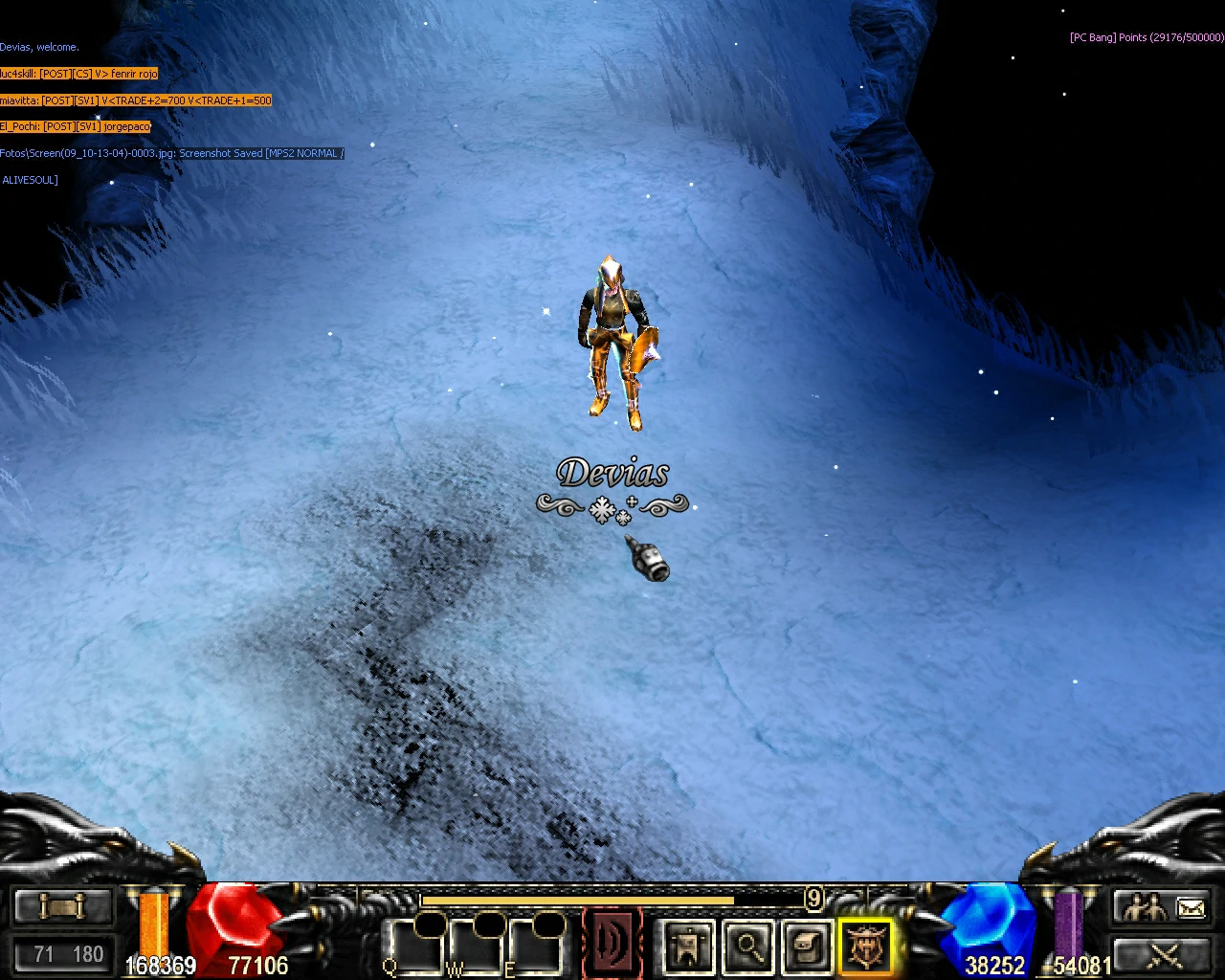This screenshot has width=1225, height=980.
Task: Click the mail envelope icon
Action: pos(1191,907)
